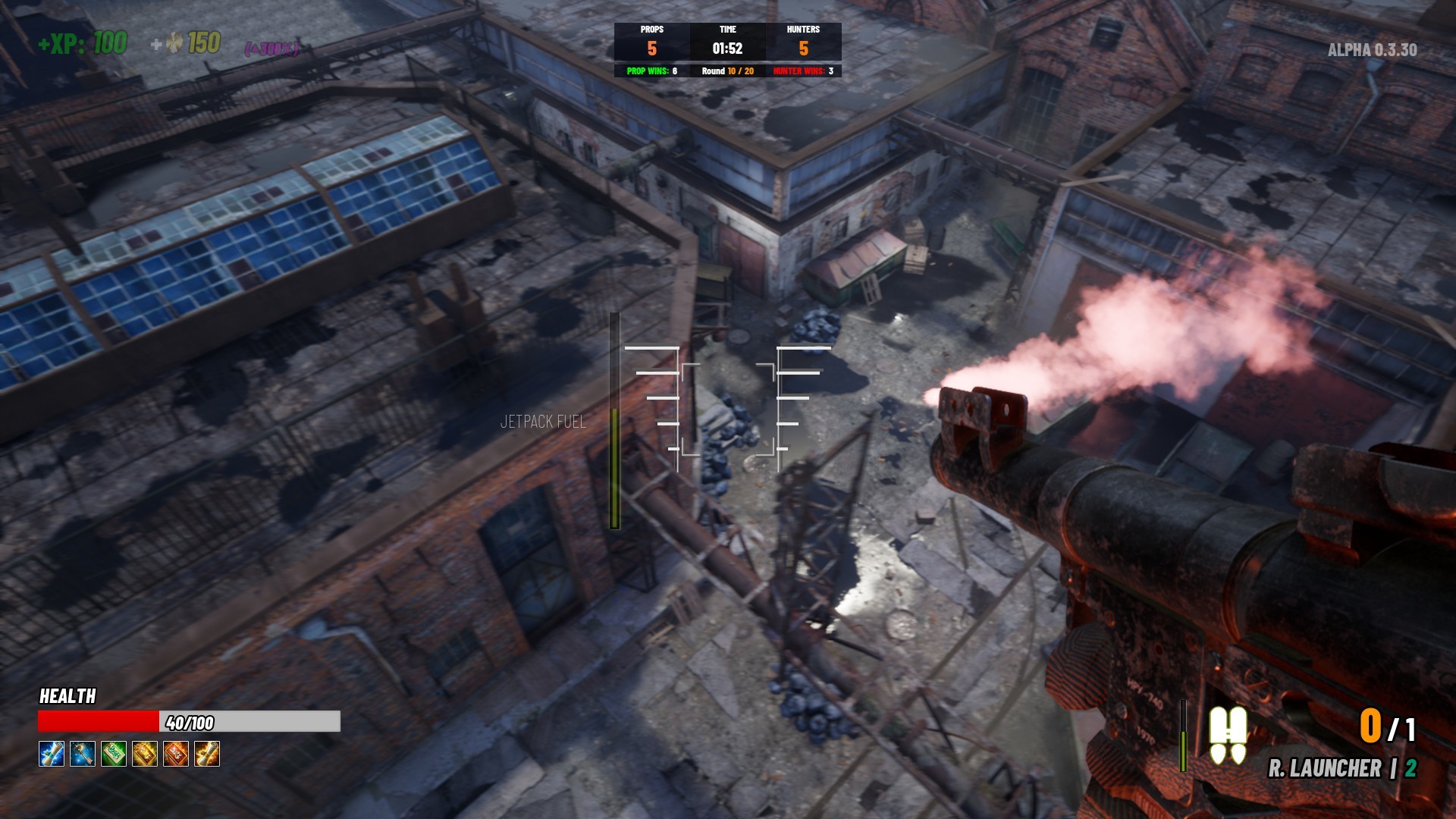
Task: Click the TIME display showing 01:52
Action: pos(729,43)
